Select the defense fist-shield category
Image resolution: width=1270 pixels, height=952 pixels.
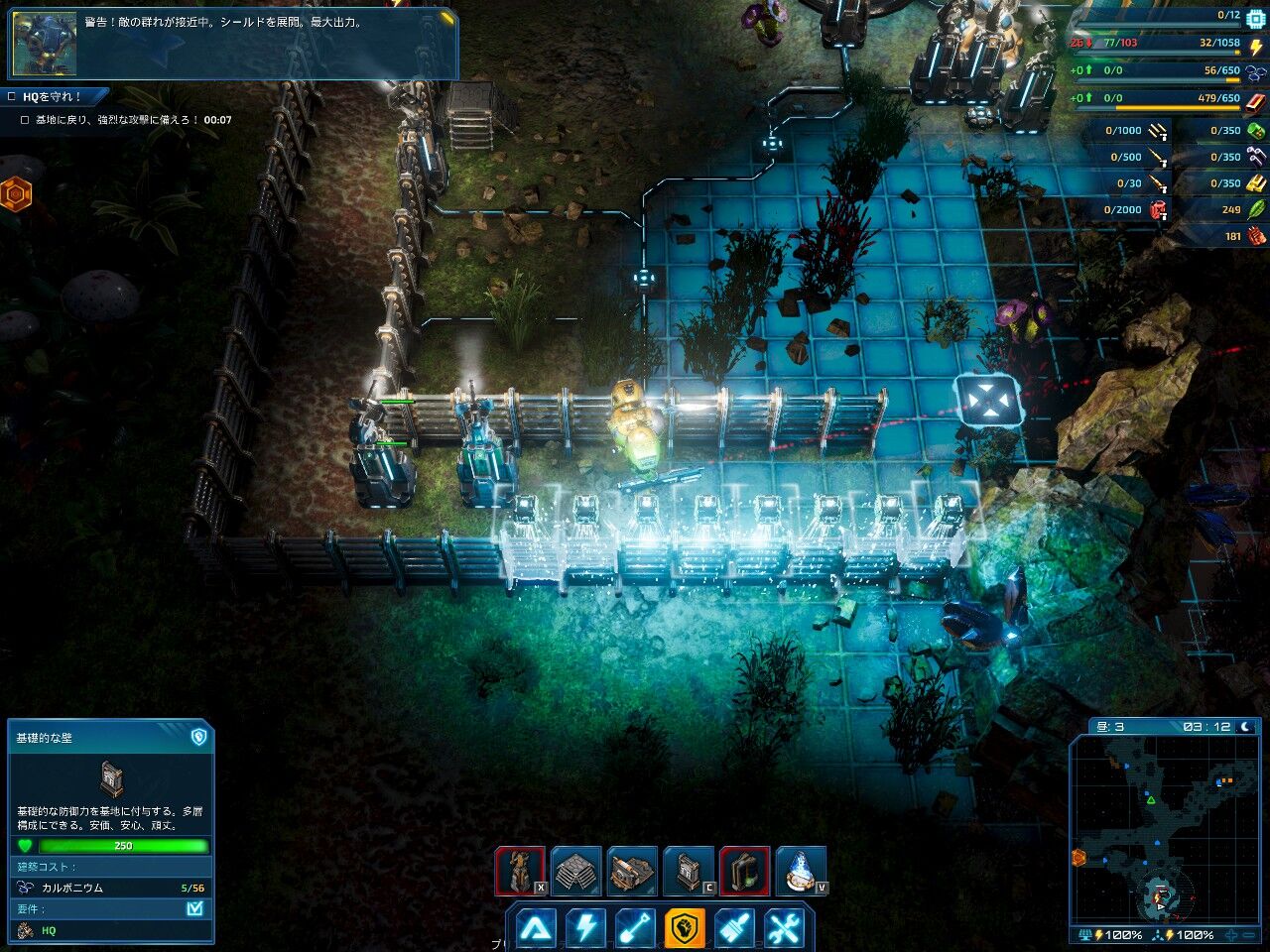(x=685, y=928)
